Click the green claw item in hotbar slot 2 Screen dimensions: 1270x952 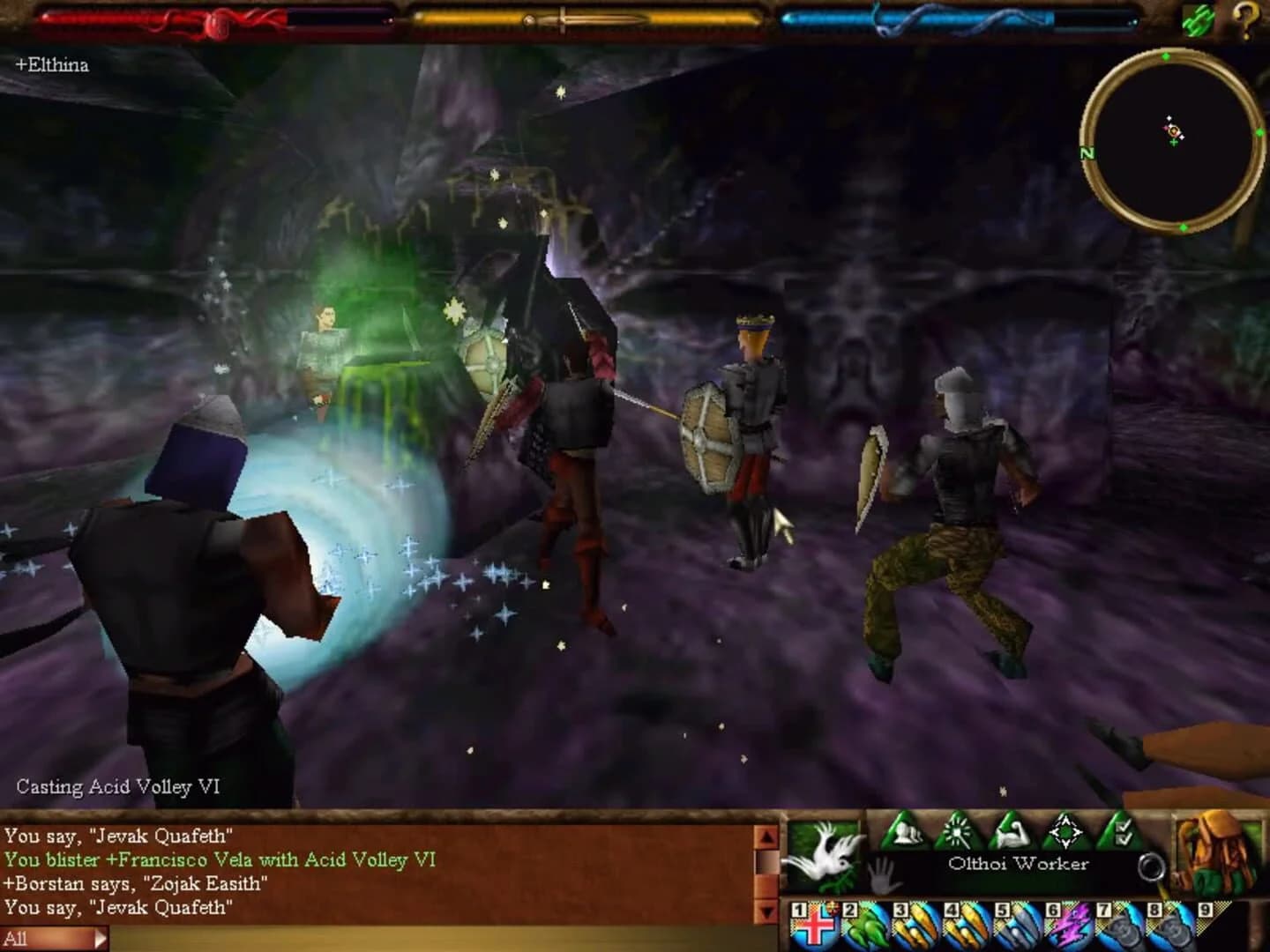pos(866,926)
